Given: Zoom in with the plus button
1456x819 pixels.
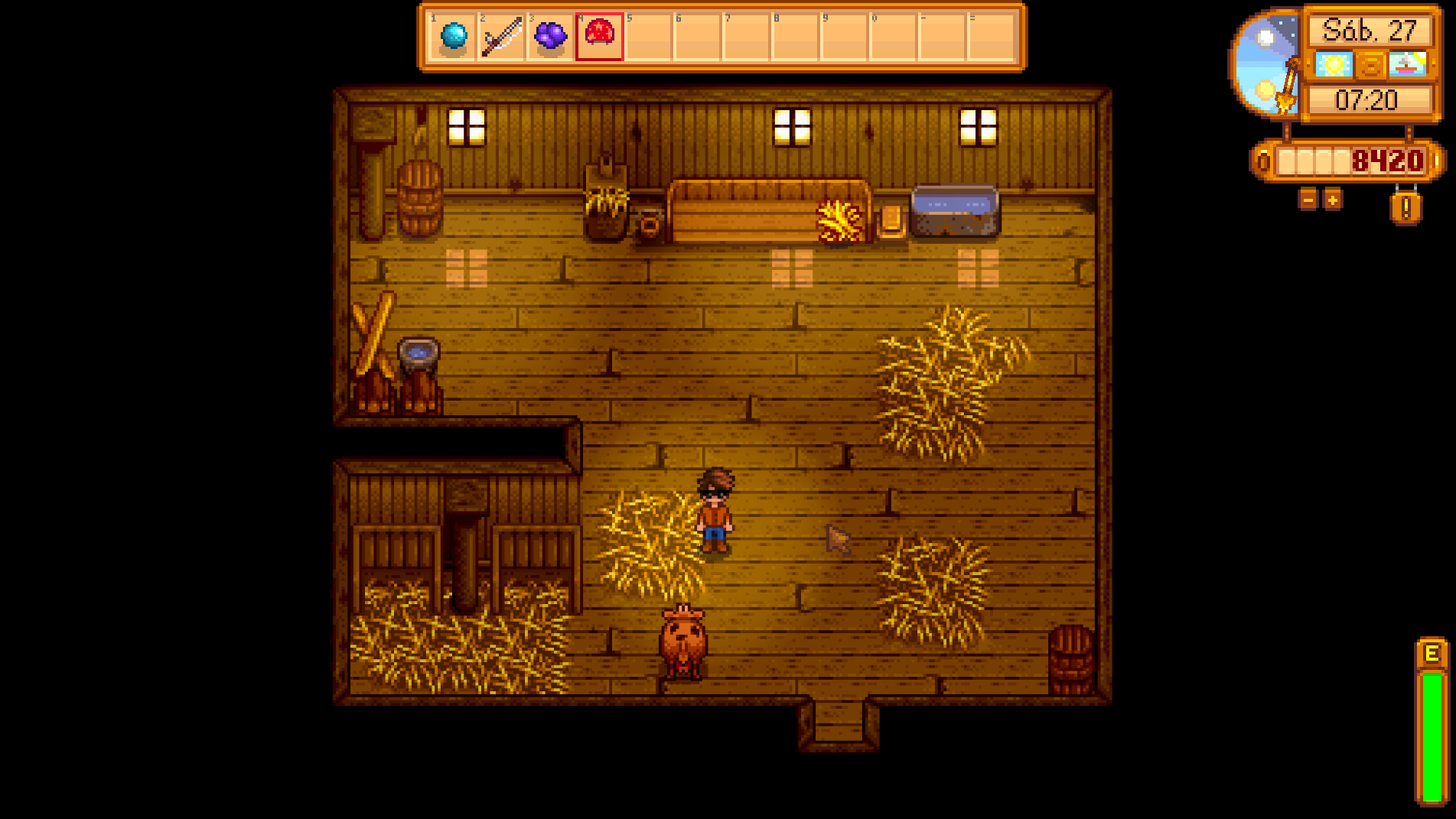Looking at the screenshot, I should (1333, 200).
